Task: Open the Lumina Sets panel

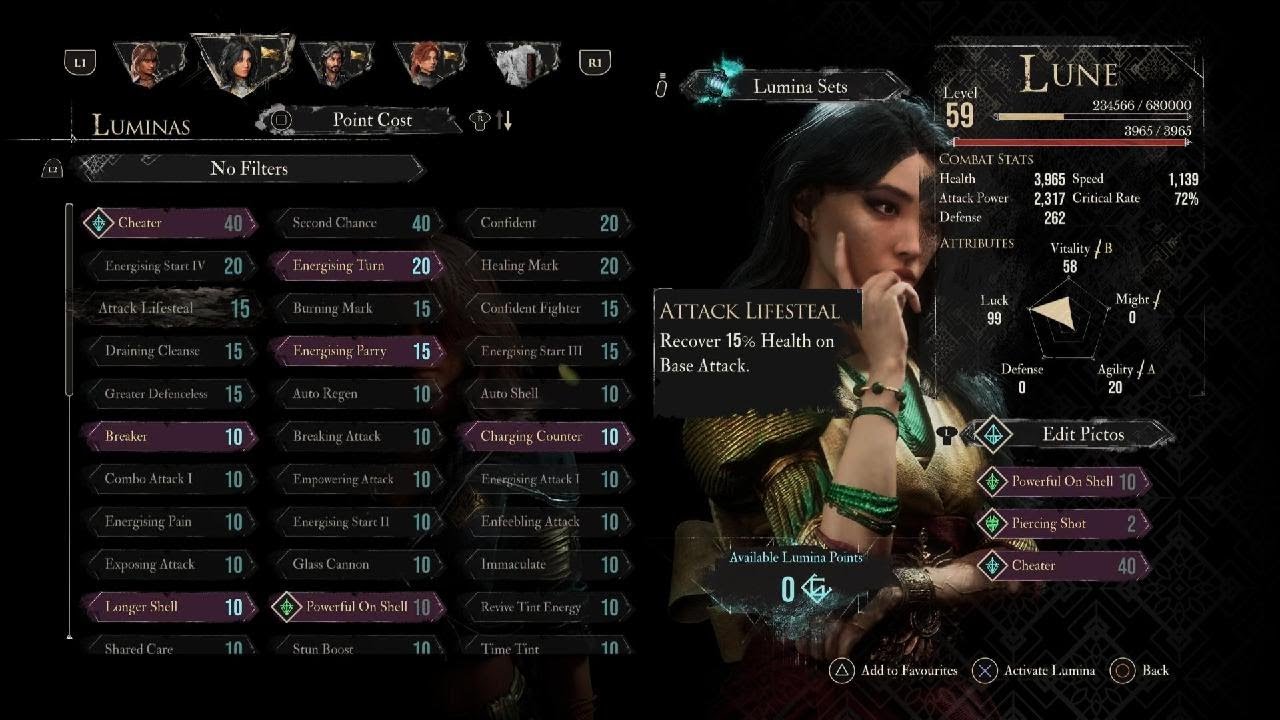Action: pyautogui.click(x=798, y=87)
